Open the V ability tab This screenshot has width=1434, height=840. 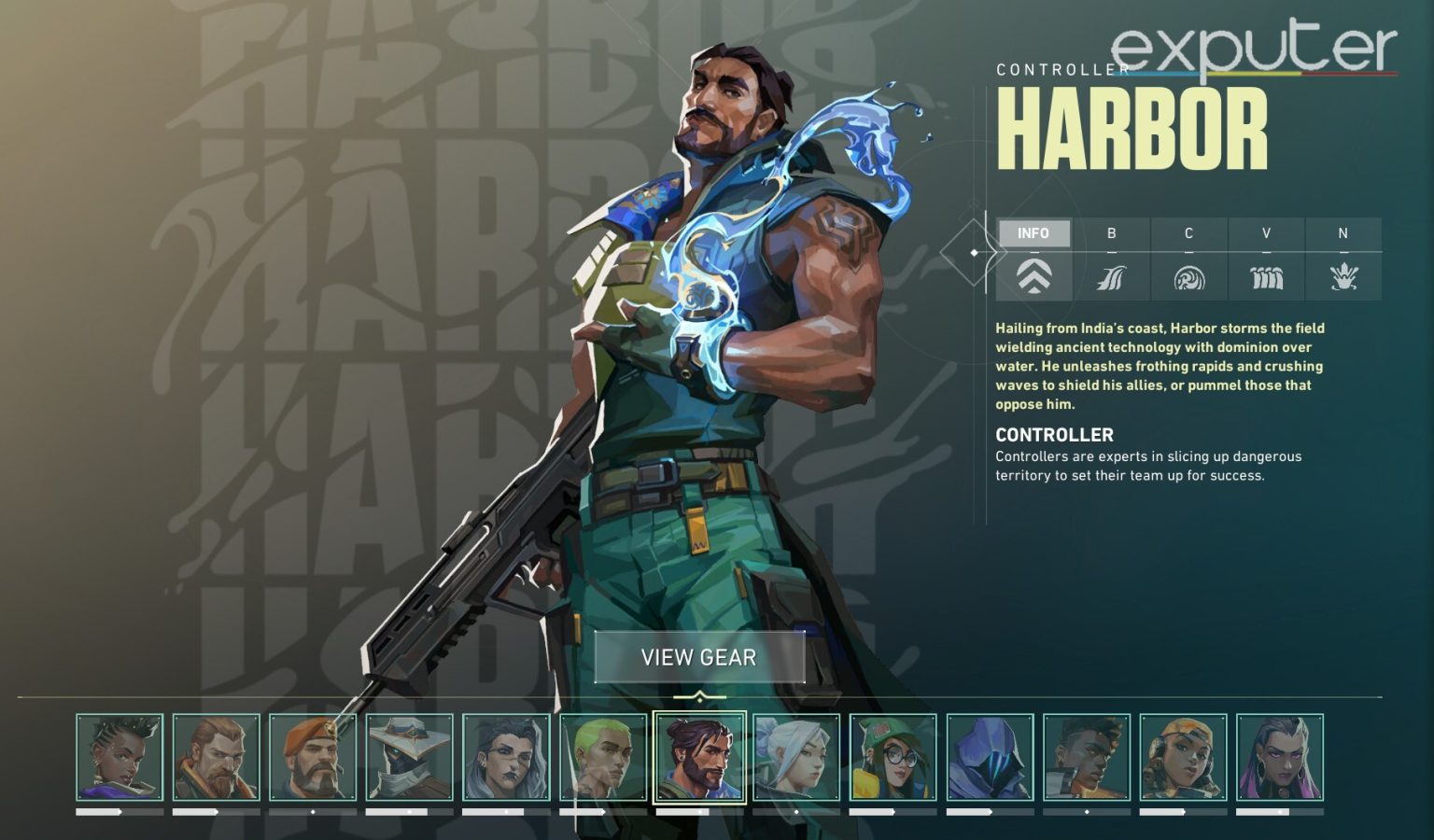click(x=1266, y=233)
